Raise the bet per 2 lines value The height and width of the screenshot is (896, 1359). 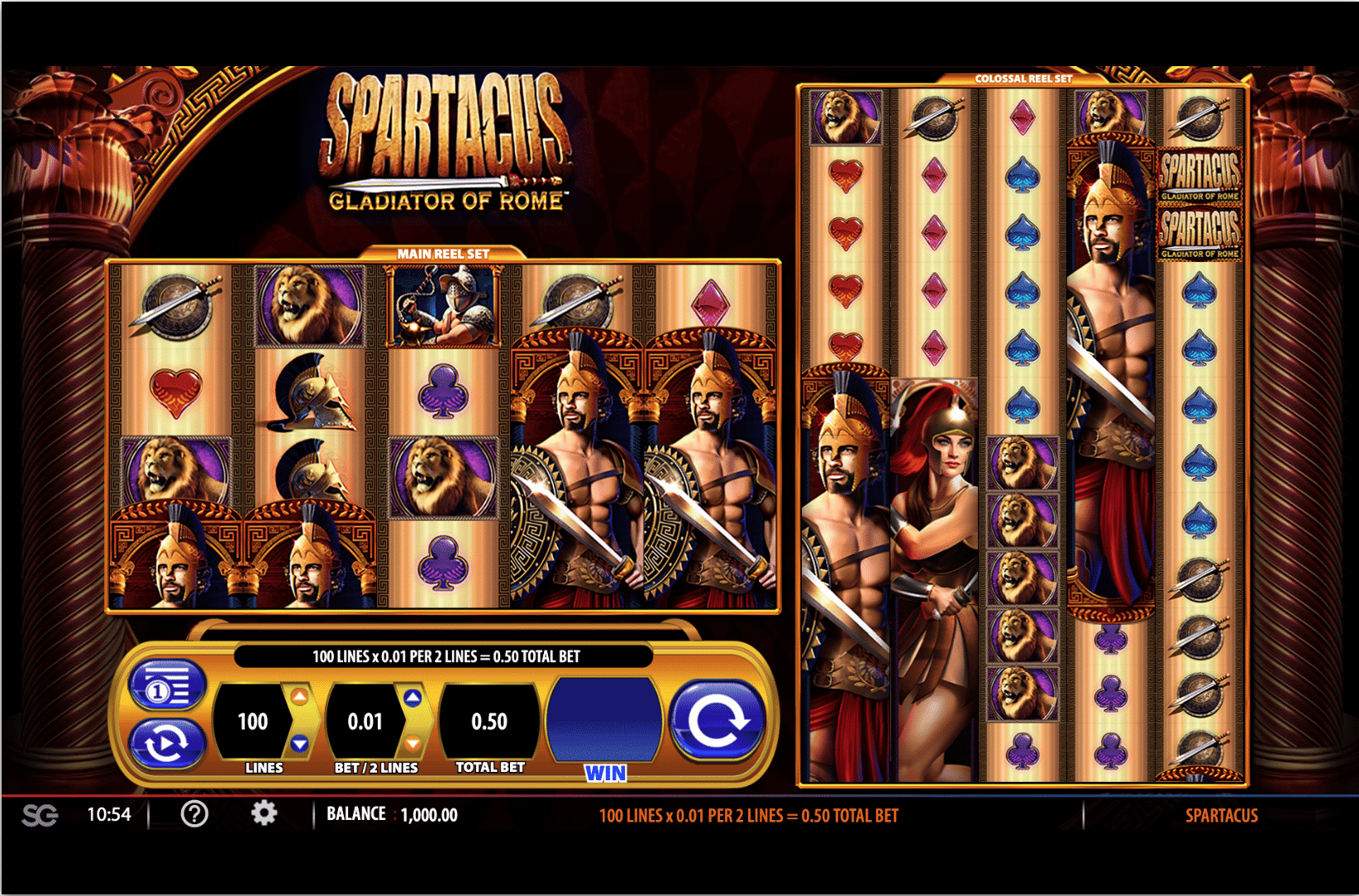[x=413, y=697]
